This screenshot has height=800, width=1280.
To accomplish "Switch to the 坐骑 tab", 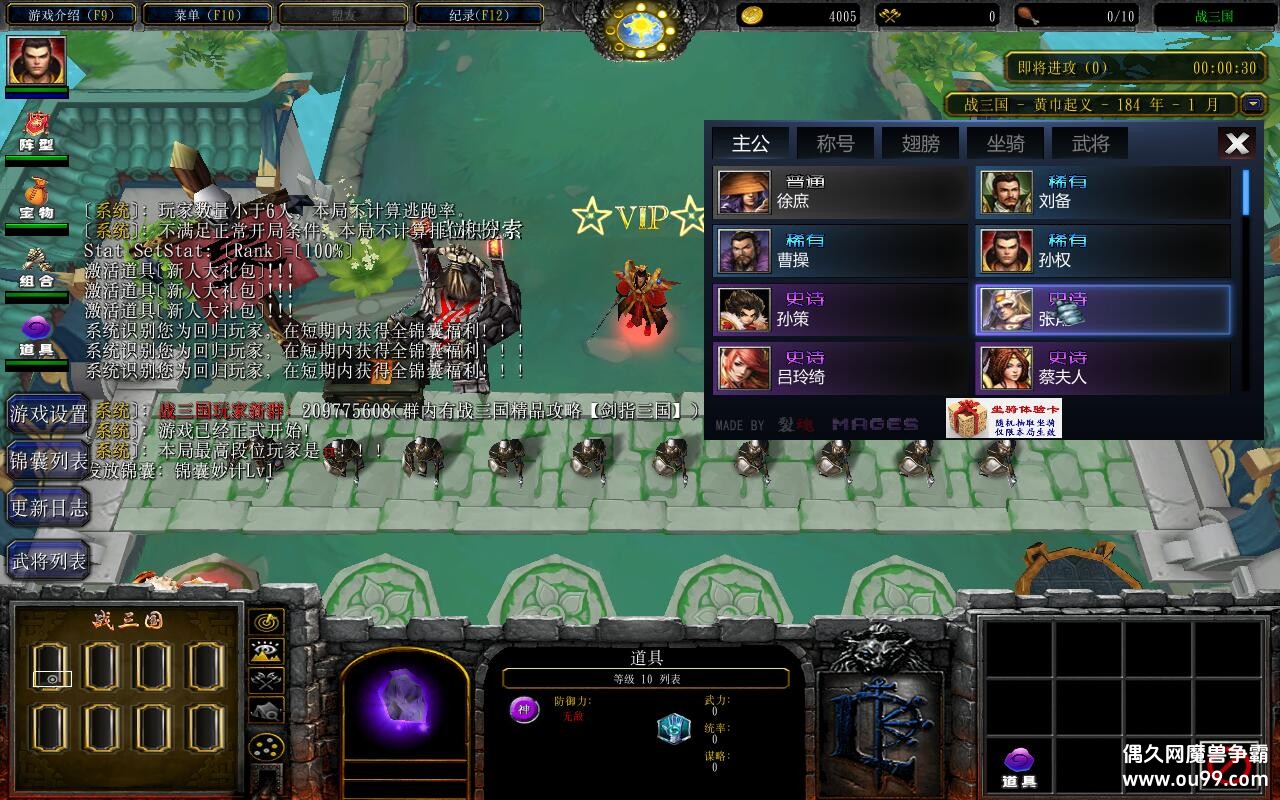I will click(x=1005, y=143).
